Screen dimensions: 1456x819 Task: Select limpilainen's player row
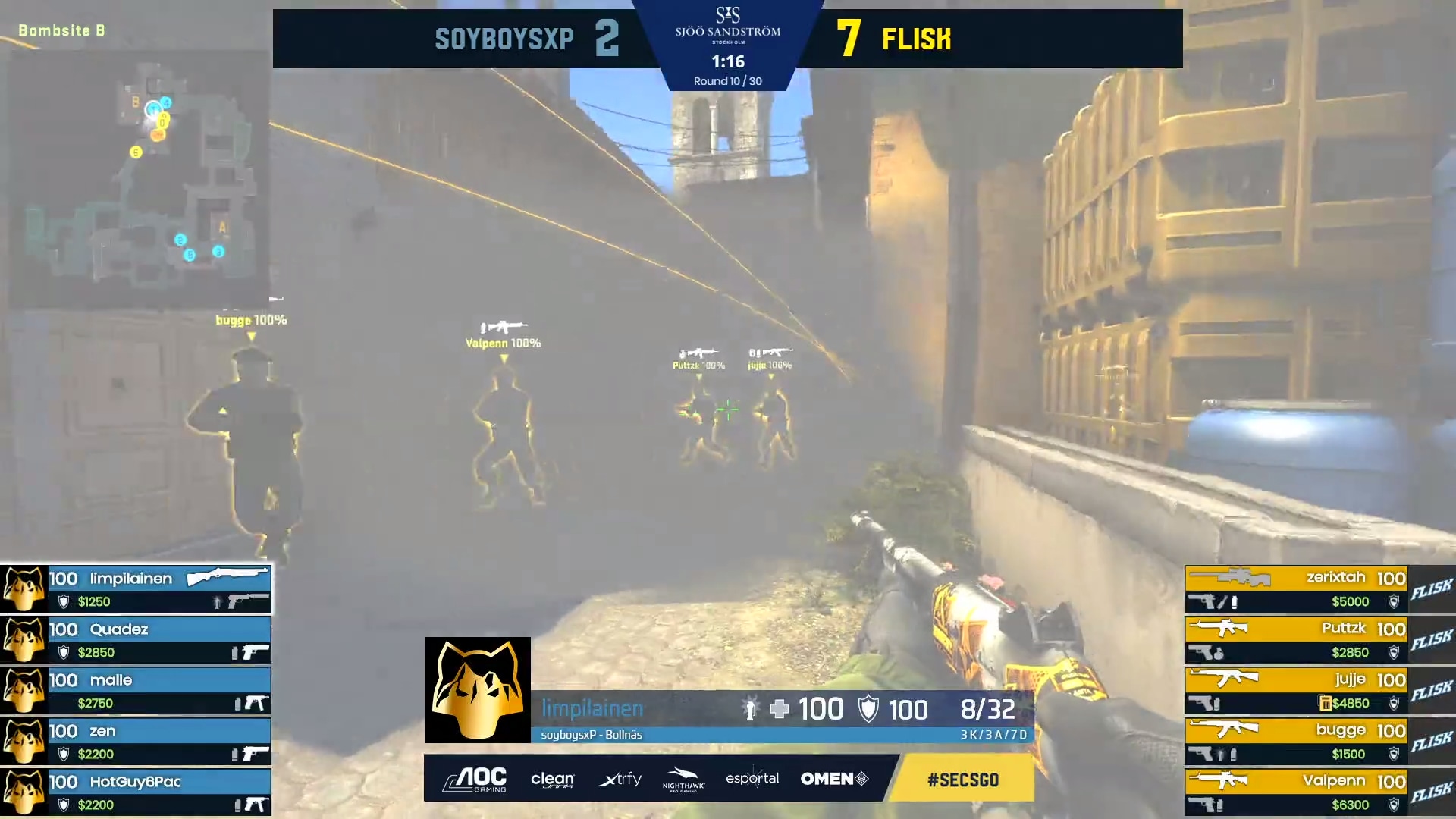136,589
